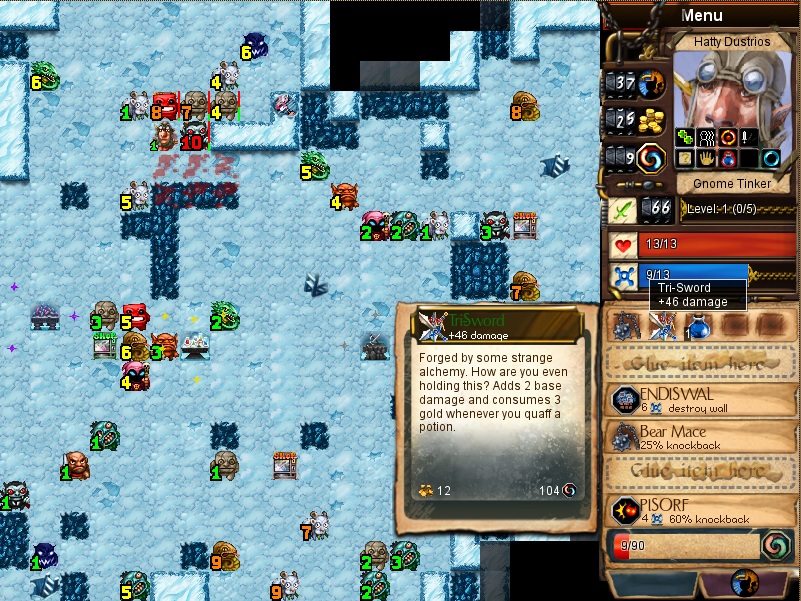The width and height of the screenshot is (801, 601).
Task: Click the green plus trait icon on portrait
Action: tap(684, 136)
